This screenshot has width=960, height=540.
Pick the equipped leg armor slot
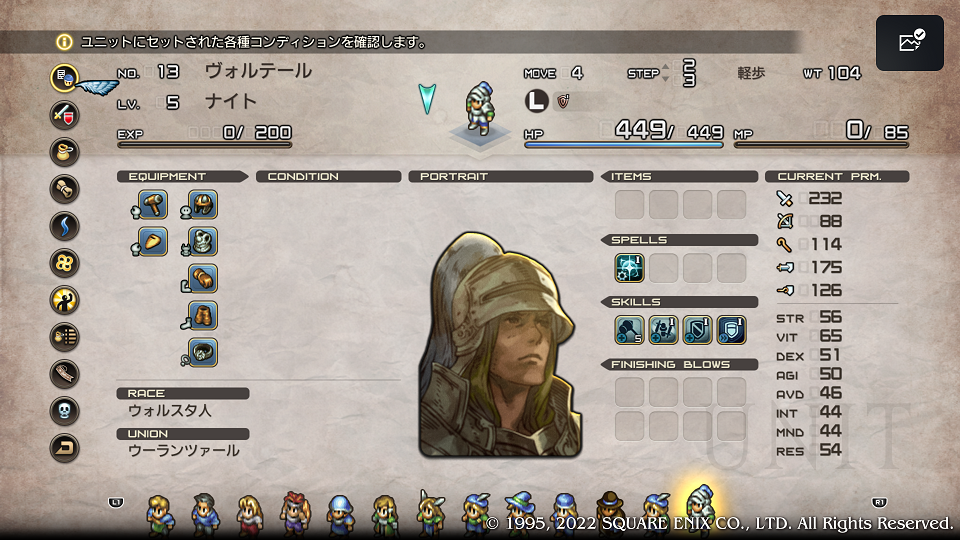tap(203, 315)
